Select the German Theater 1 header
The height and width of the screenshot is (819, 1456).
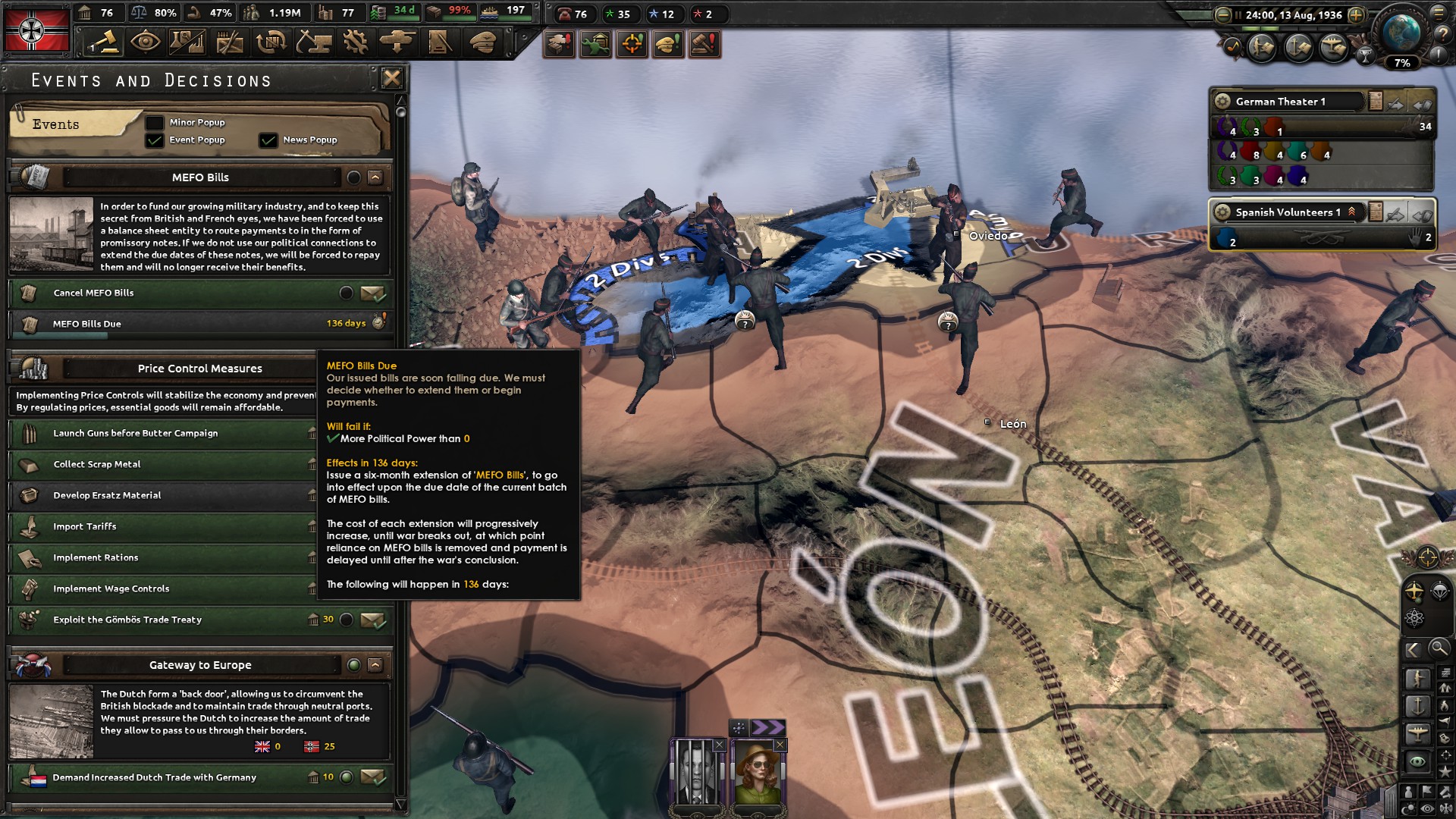1282,100
